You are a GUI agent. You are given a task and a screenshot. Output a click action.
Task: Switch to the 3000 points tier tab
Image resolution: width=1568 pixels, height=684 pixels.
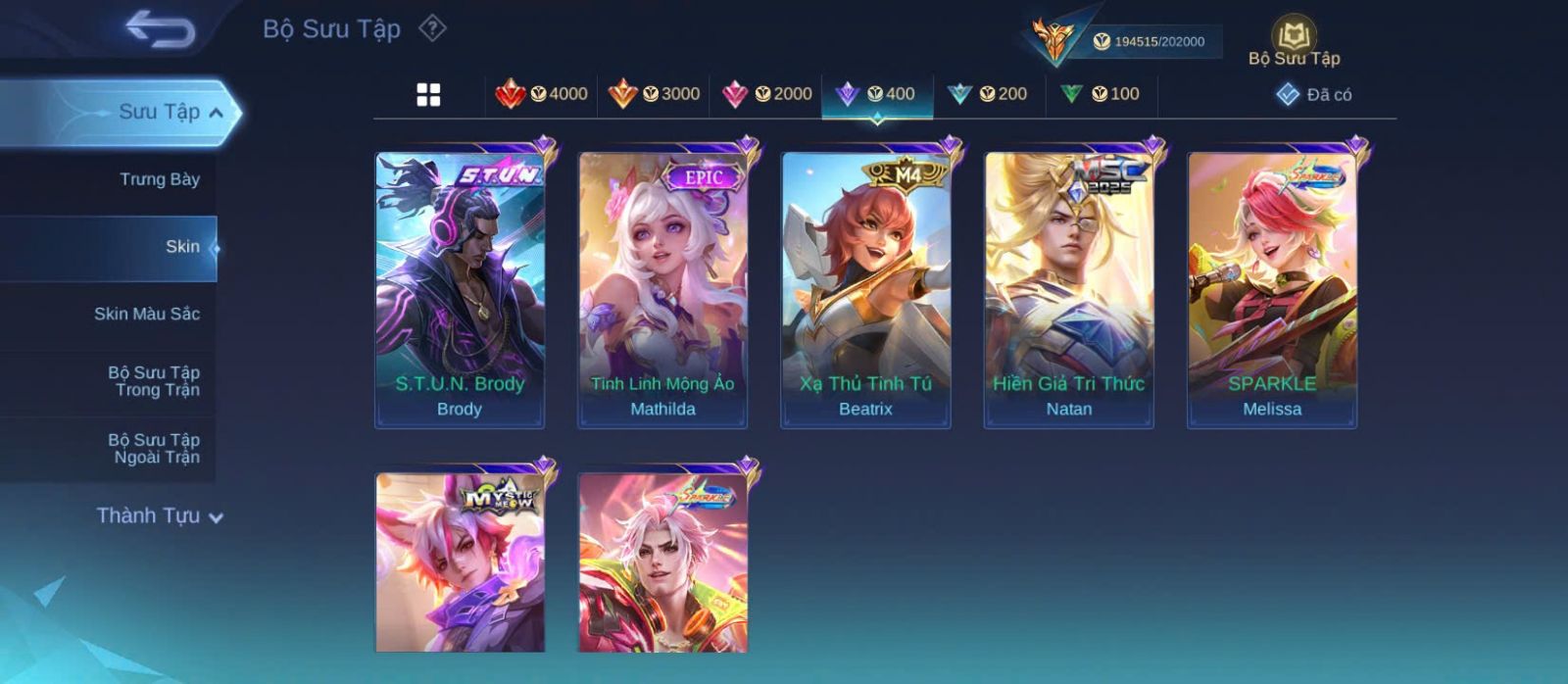pos(654,94)
